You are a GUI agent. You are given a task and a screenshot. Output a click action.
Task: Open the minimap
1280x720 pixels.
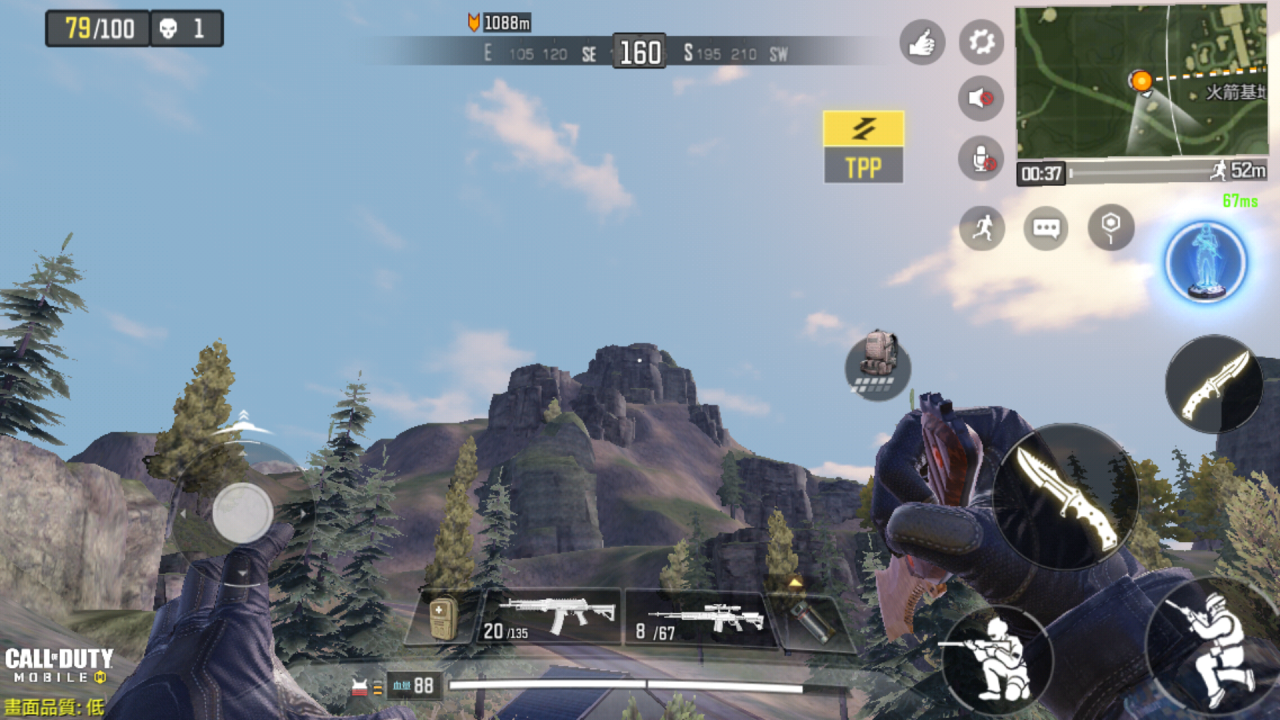(x=1142, y=82)
